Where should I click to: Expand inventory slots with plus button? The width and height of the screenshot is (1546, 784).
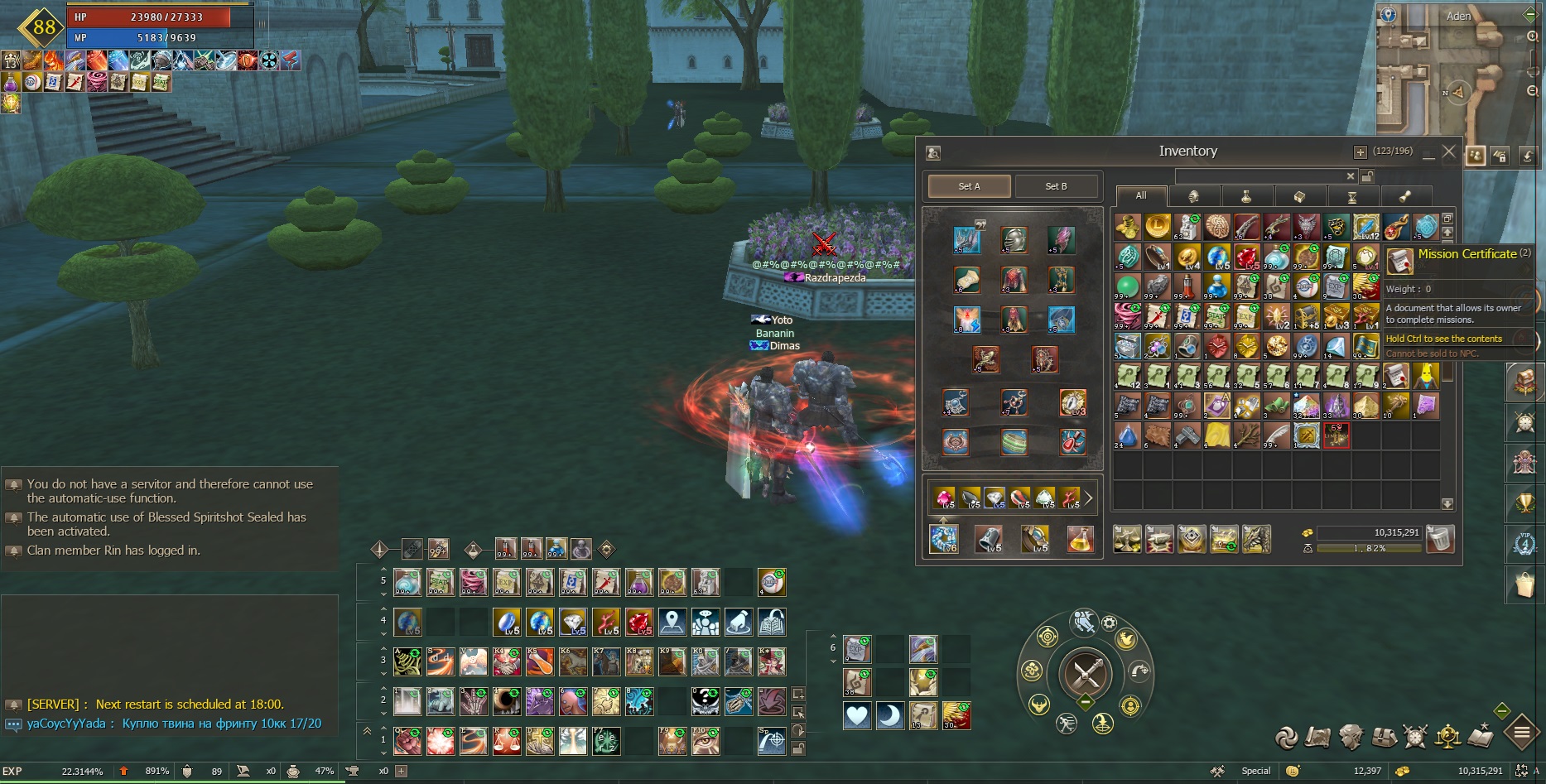point(1360,152)
